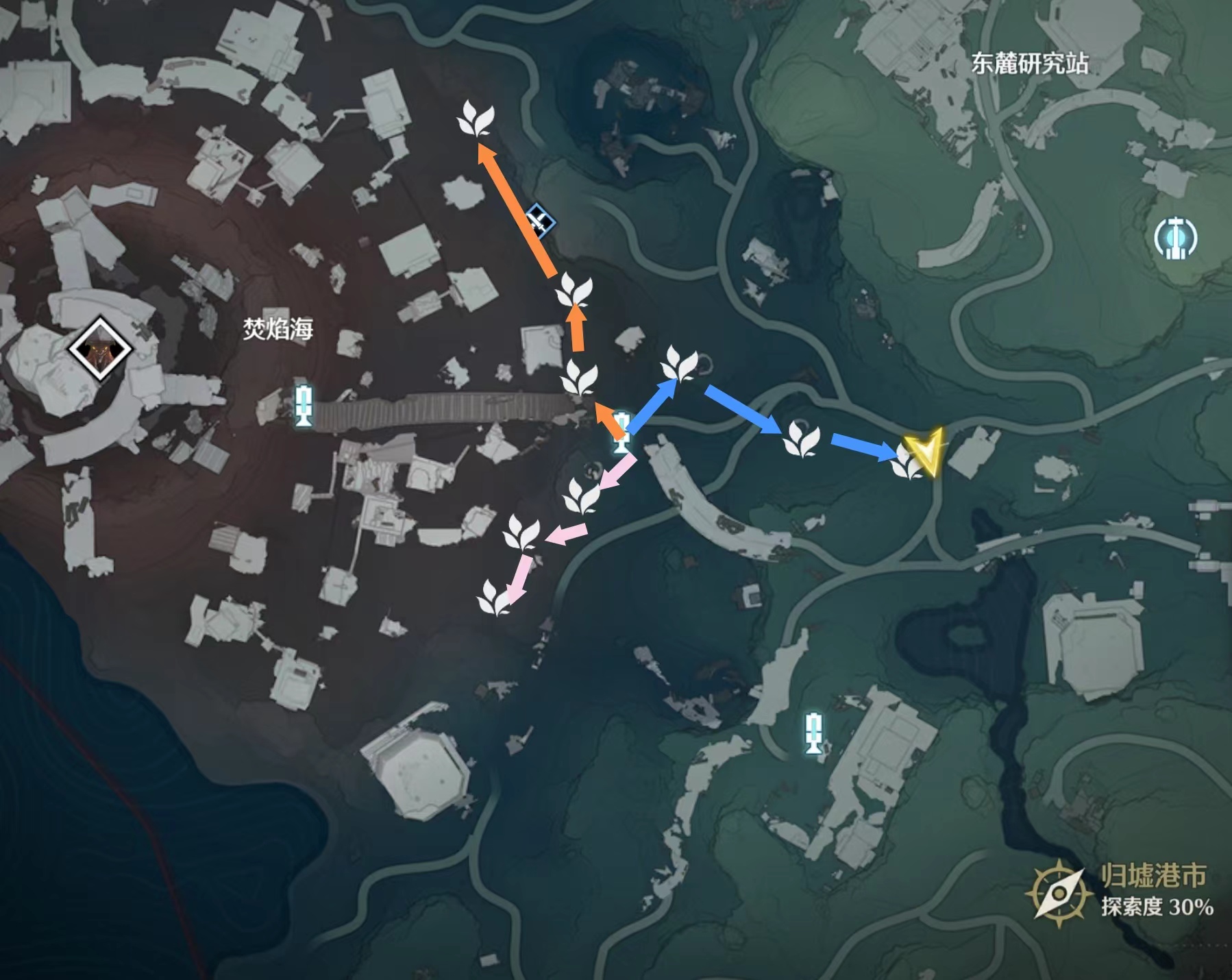
Task: Open the 归墟港市 exploration compass icon
Action: [1059, 894]
